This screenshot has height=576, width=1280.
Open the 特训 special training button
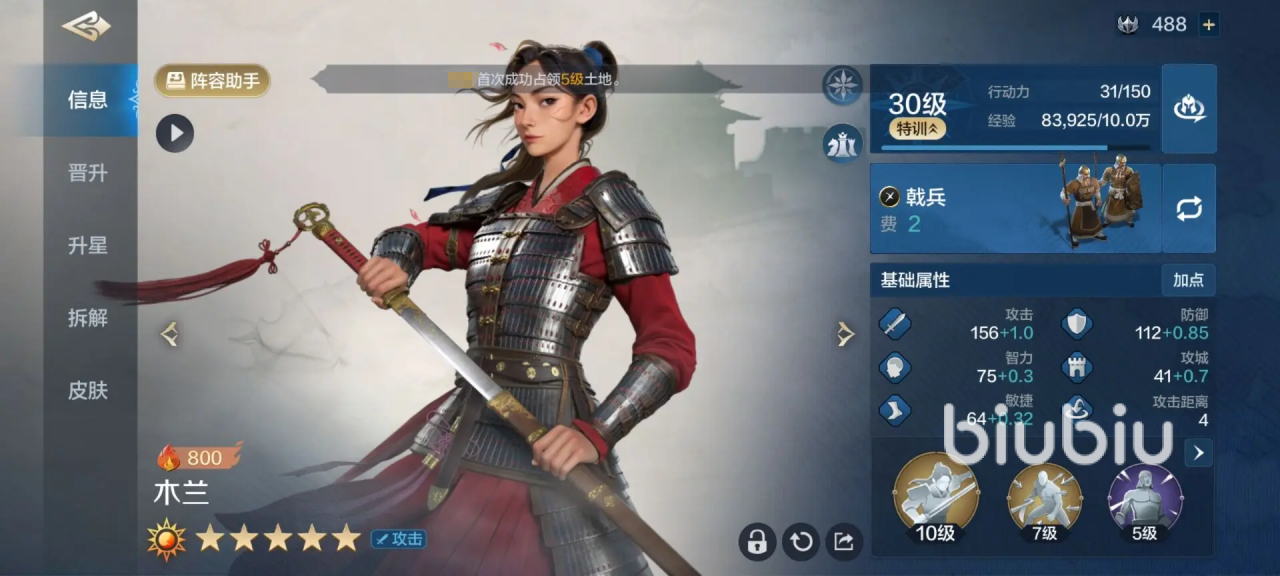(x=917, y=129)
